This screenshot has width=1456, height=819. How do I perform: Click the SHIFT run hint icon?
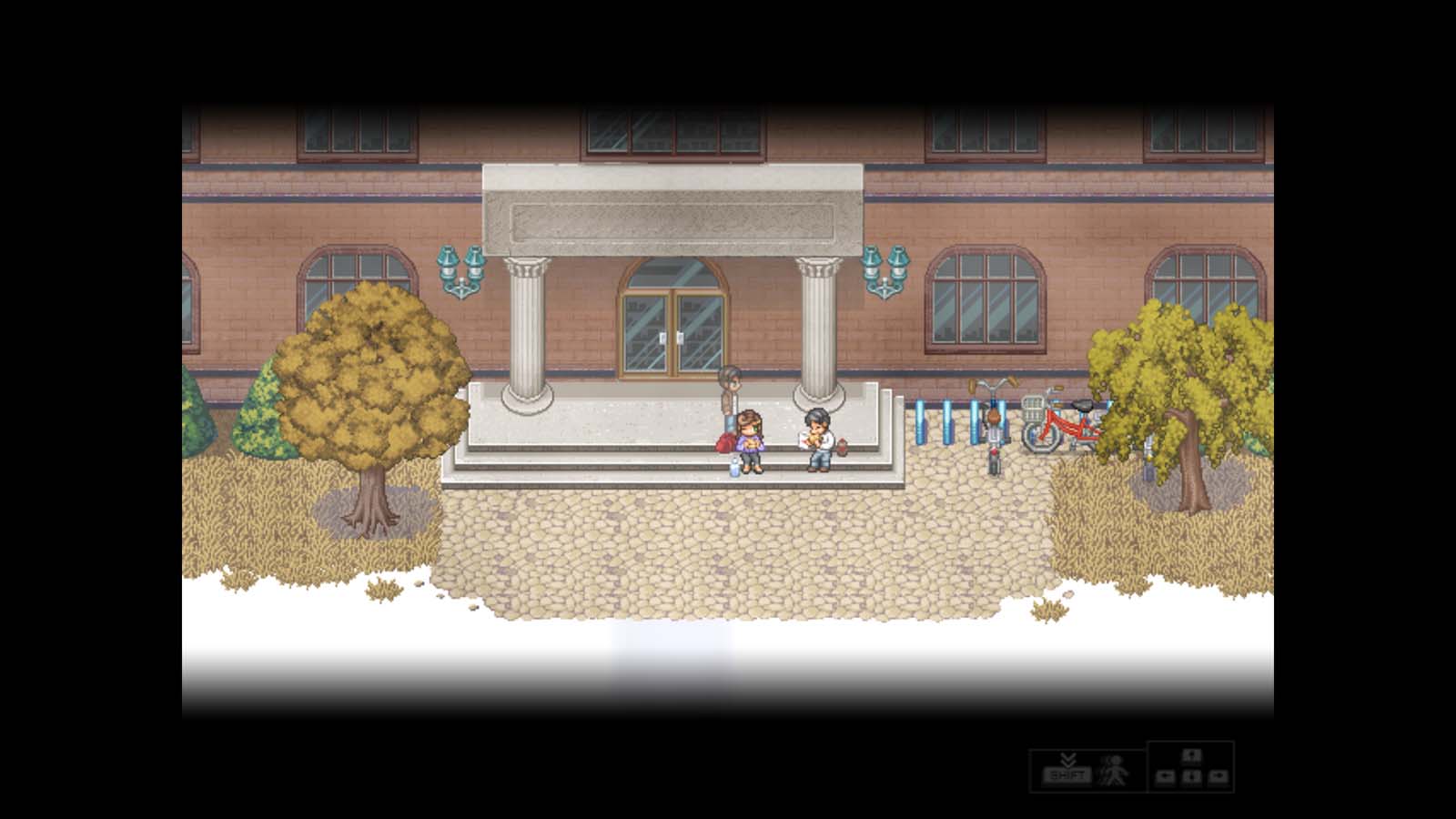click(1067, 774)
